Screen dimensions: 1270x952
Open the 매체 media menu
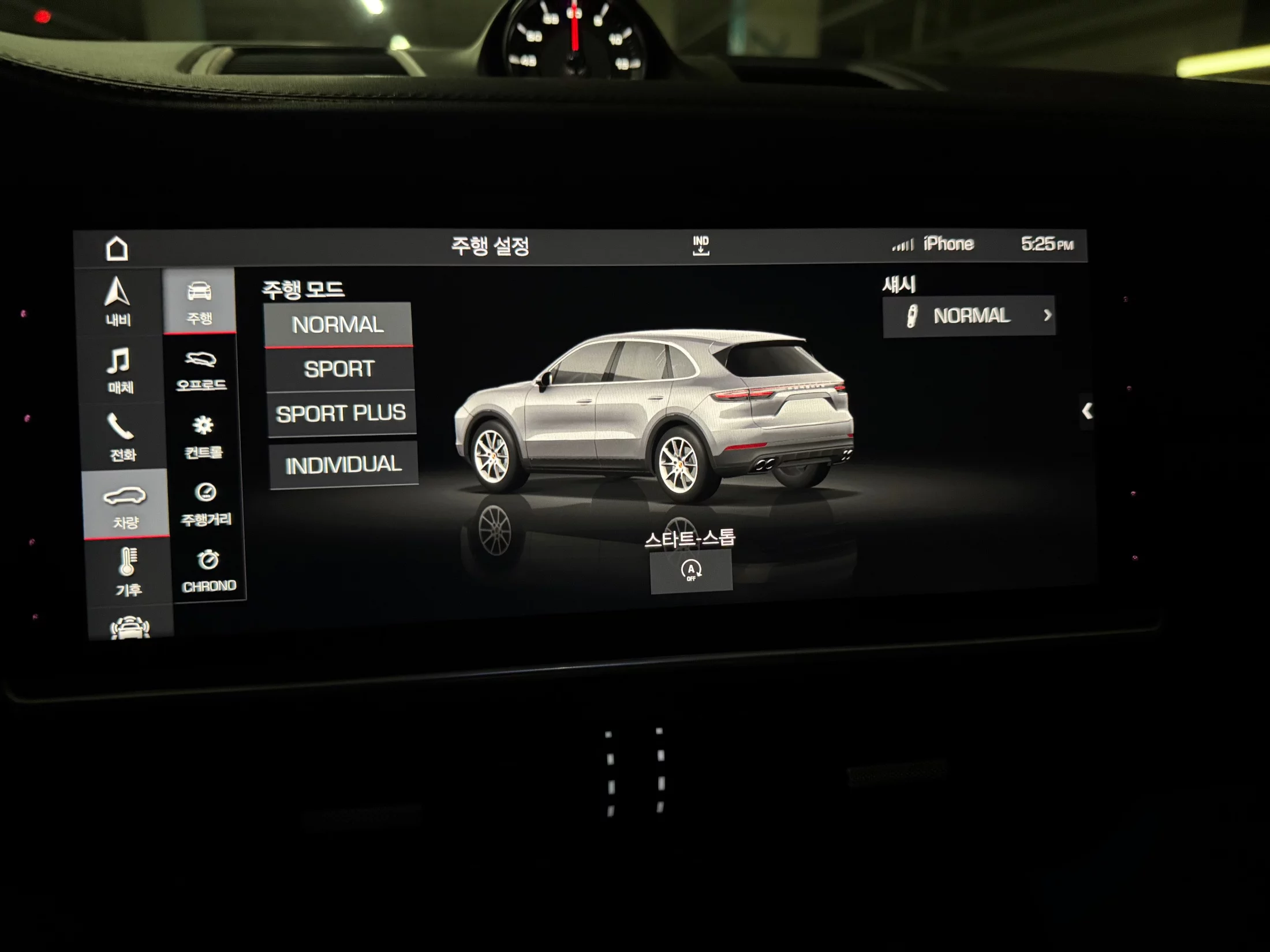click(x=120, y=370)
